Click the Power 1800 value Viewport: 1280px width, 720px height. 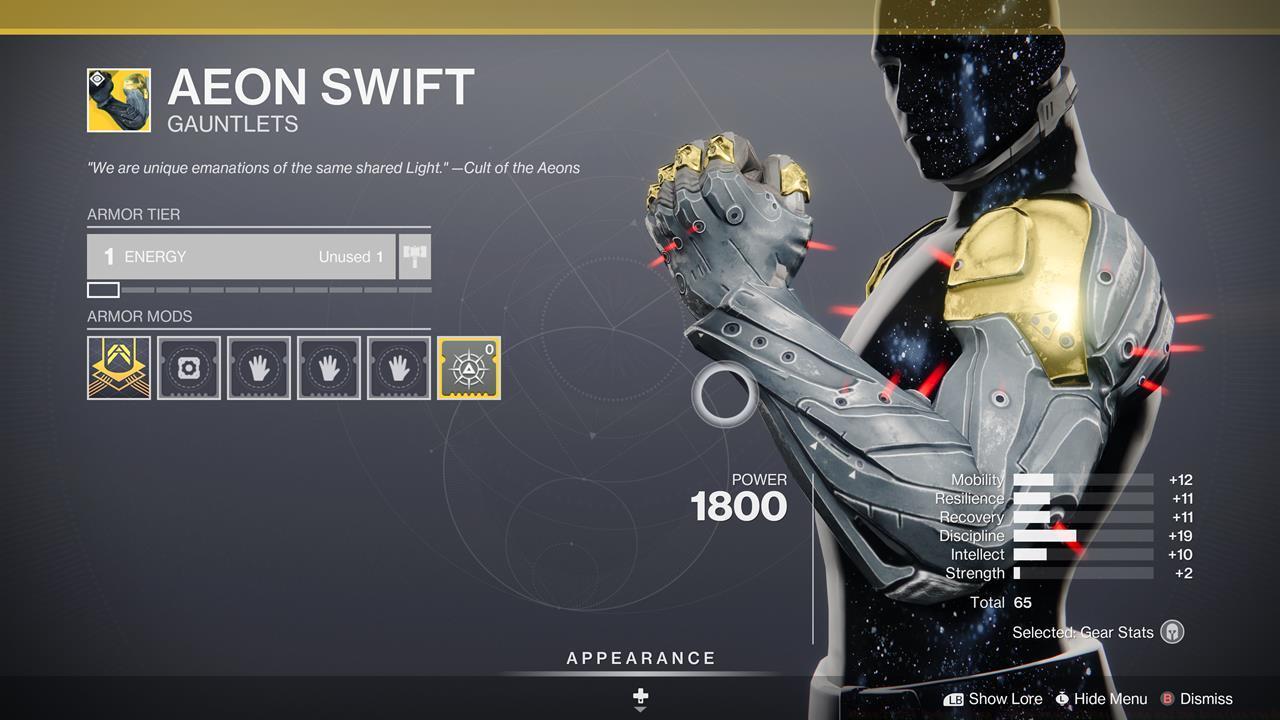741,507
